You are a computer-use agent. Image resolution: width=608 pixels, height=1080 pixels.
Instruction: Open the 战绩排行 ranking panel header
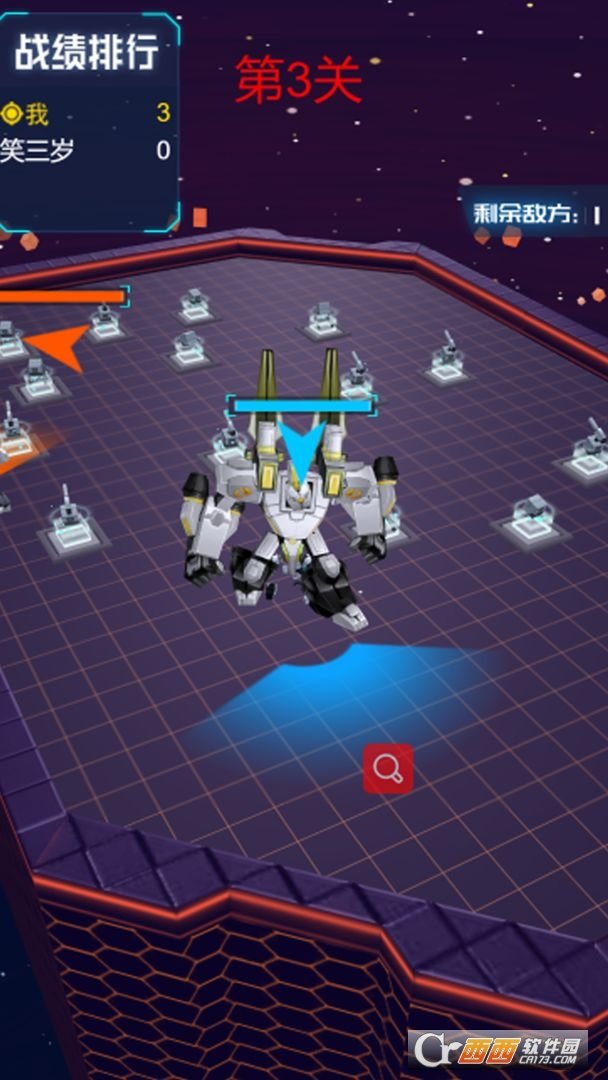pyautogui.click(x=87, y=53)
